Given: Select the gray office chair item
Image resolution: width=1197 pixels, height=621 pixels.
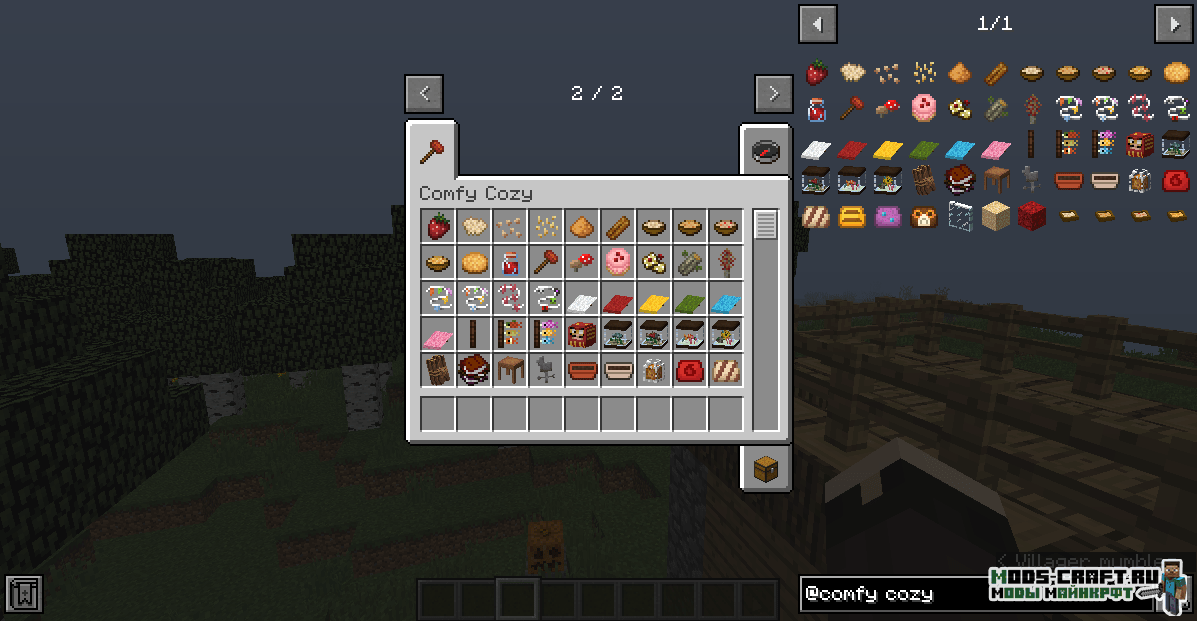Looking at the screenshot, I should point(546,371).
